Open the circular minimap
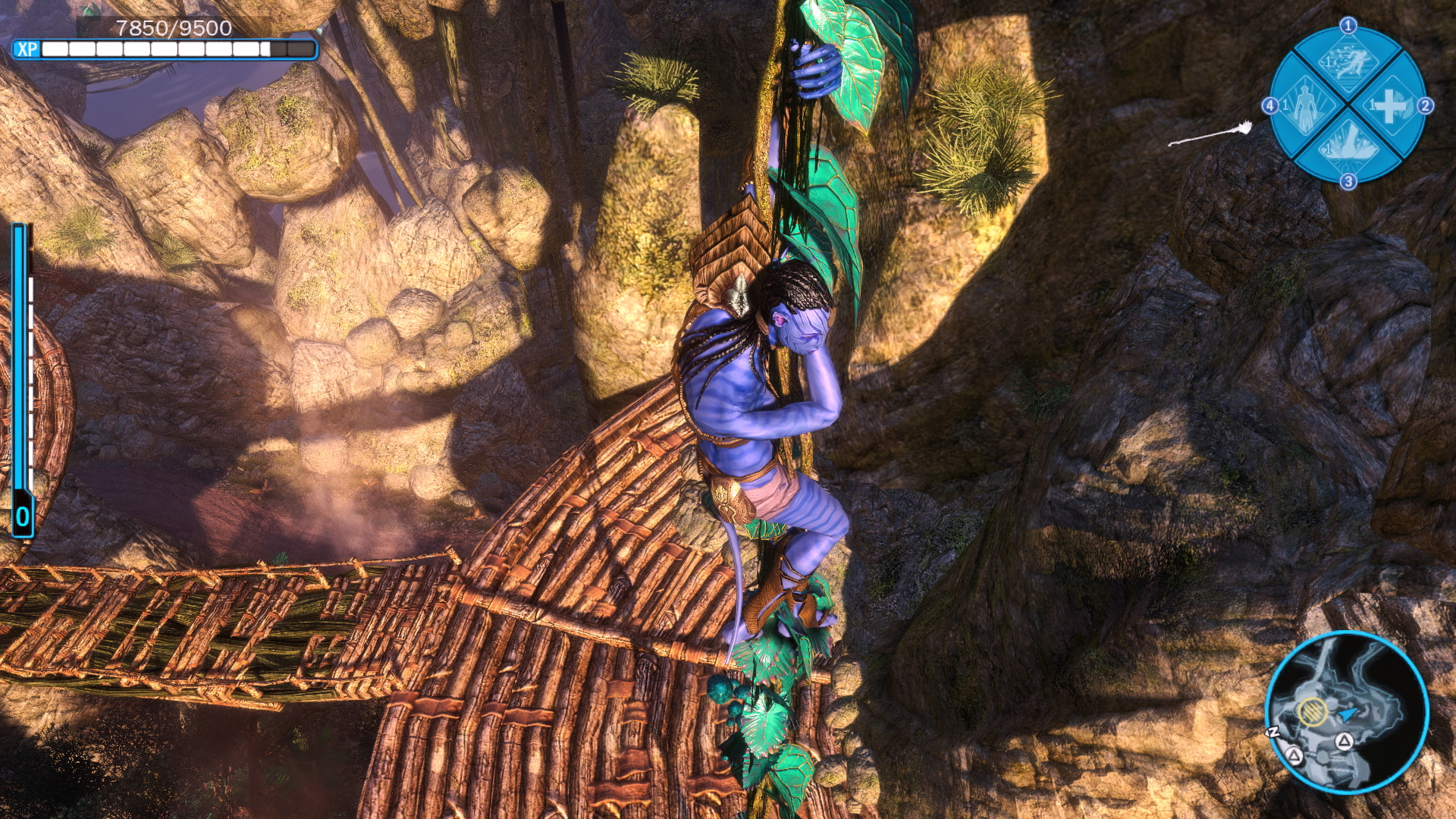 1347,712
